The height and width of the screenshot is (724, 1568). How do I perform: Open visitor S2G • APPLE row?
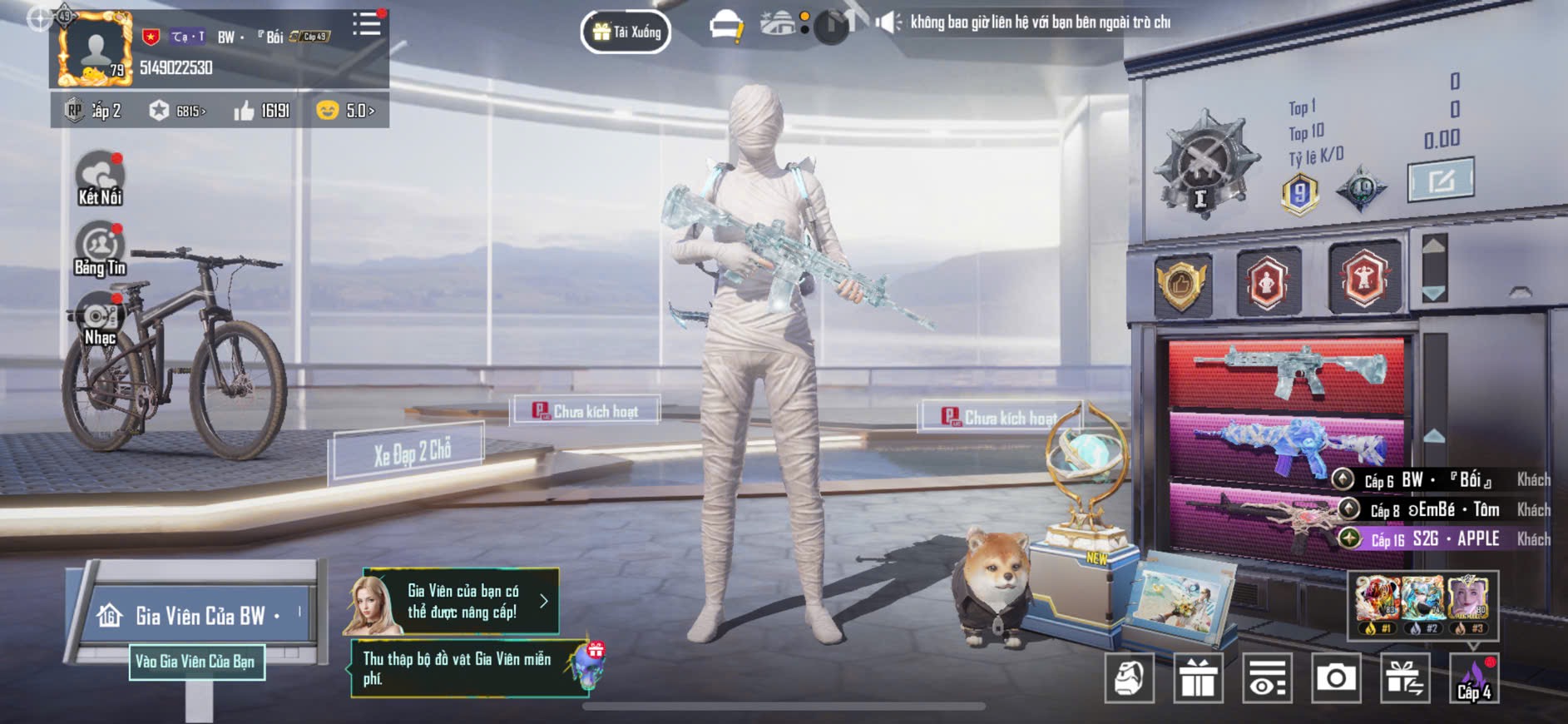[1447, 539]
